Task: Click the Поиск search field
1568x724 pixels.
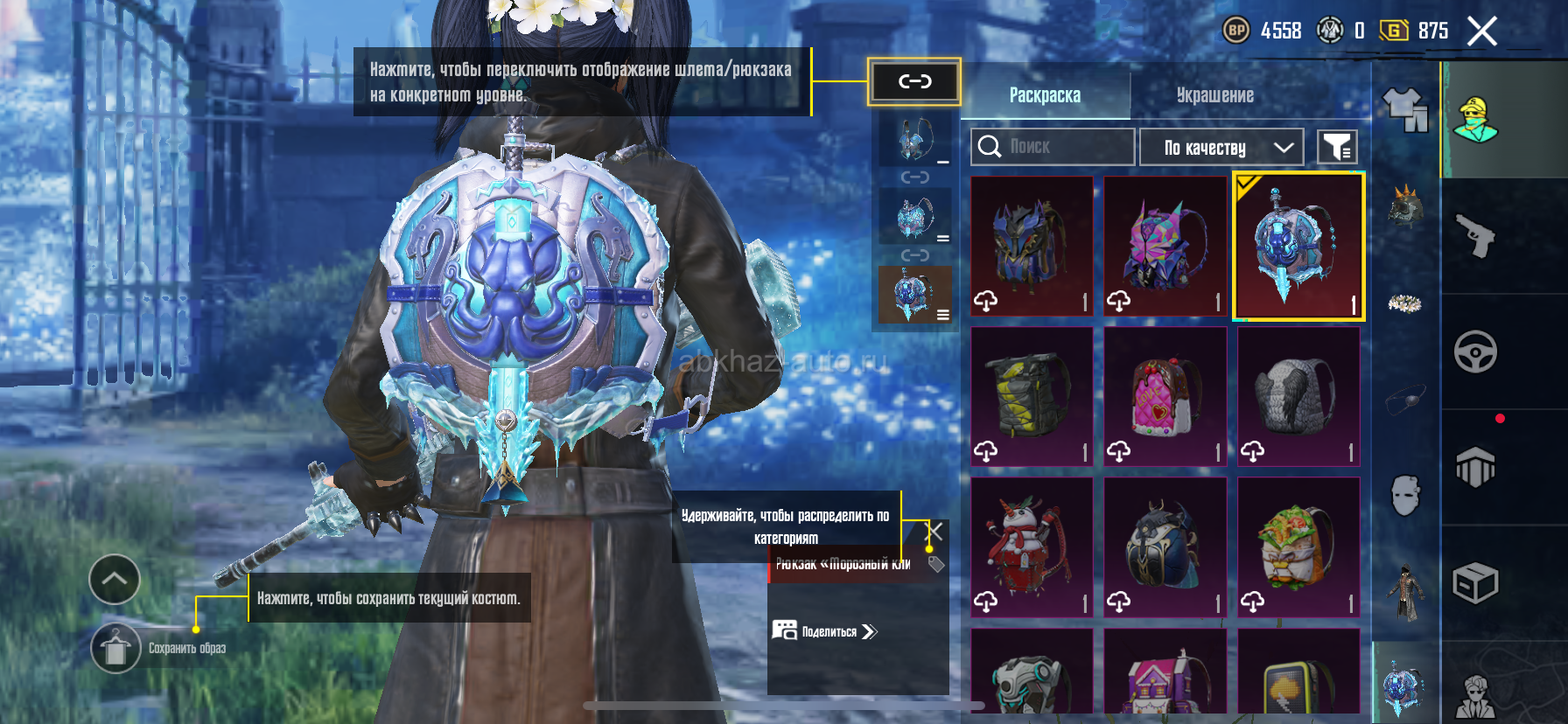Action: (1052, 147)
